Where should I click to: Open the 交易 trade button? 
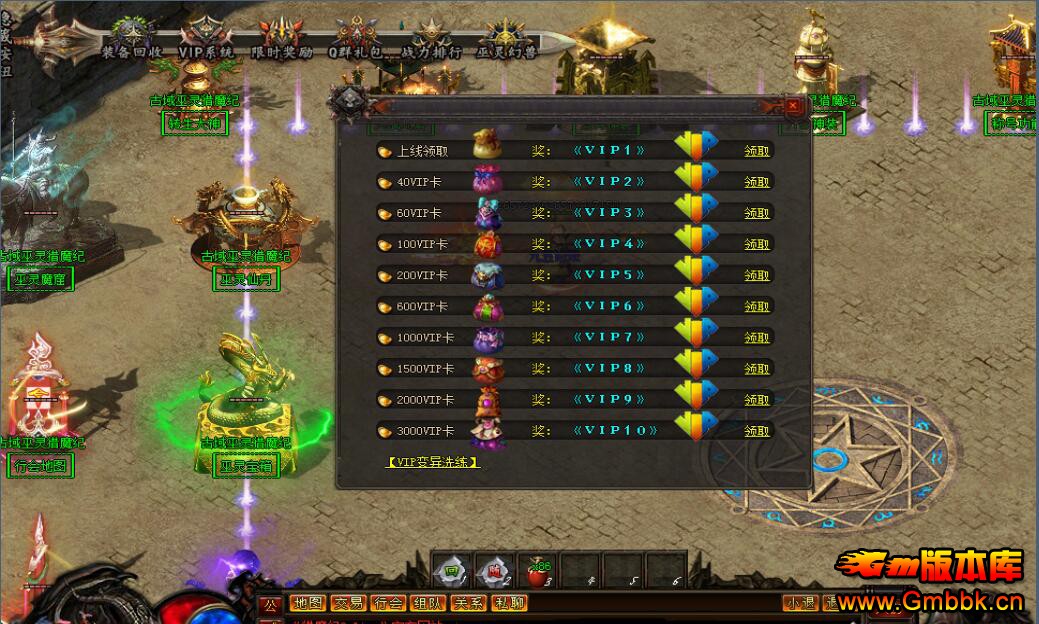tap(348, 603)
